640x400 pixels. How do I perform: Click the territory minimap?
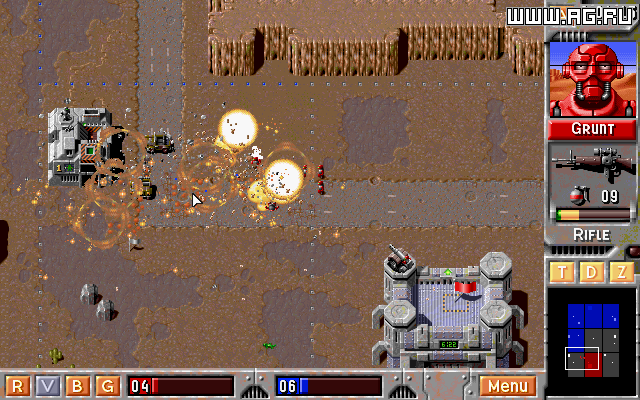(590, 336)
